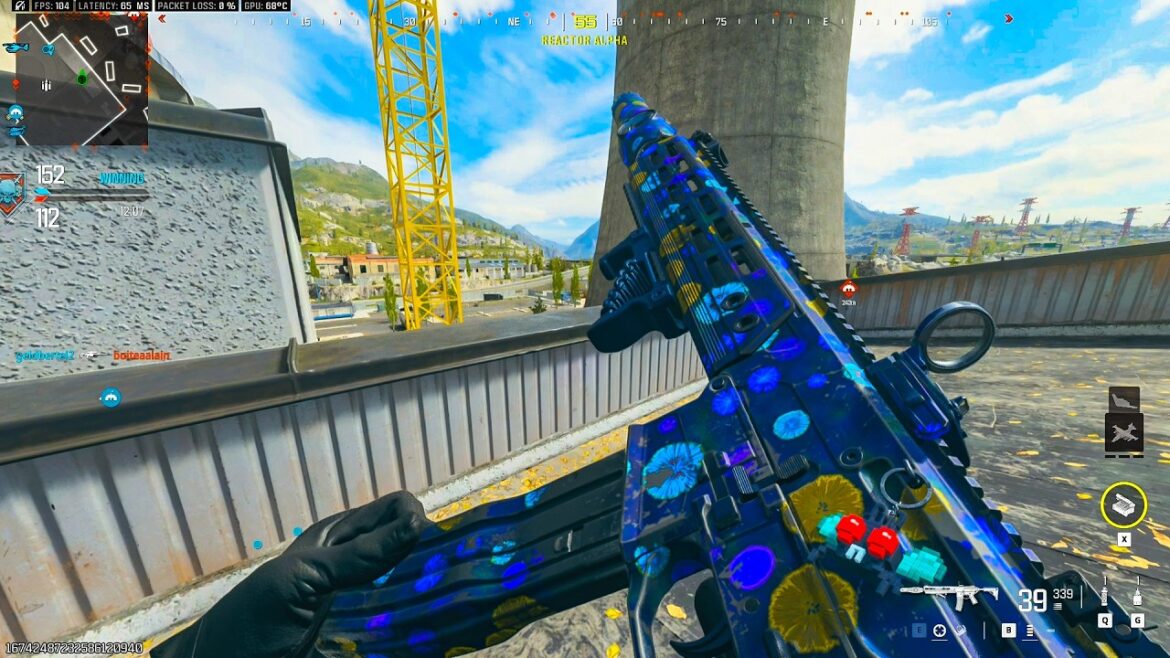1170x658 pixels.
Task: Choose the stealth bomber killstreak icon
Action: 1124,398
